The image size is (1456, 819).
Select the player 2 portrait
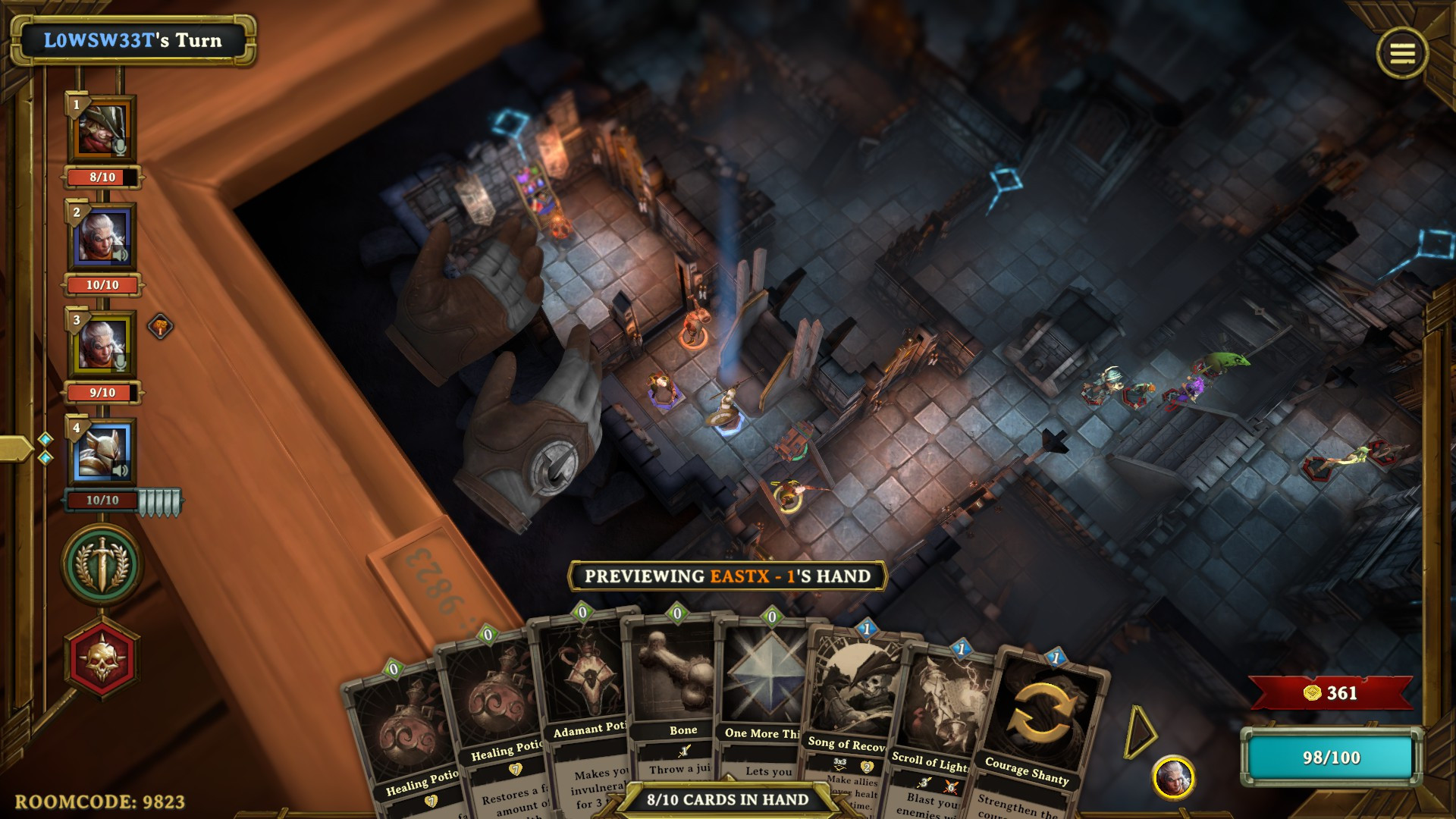click(103, 237)
